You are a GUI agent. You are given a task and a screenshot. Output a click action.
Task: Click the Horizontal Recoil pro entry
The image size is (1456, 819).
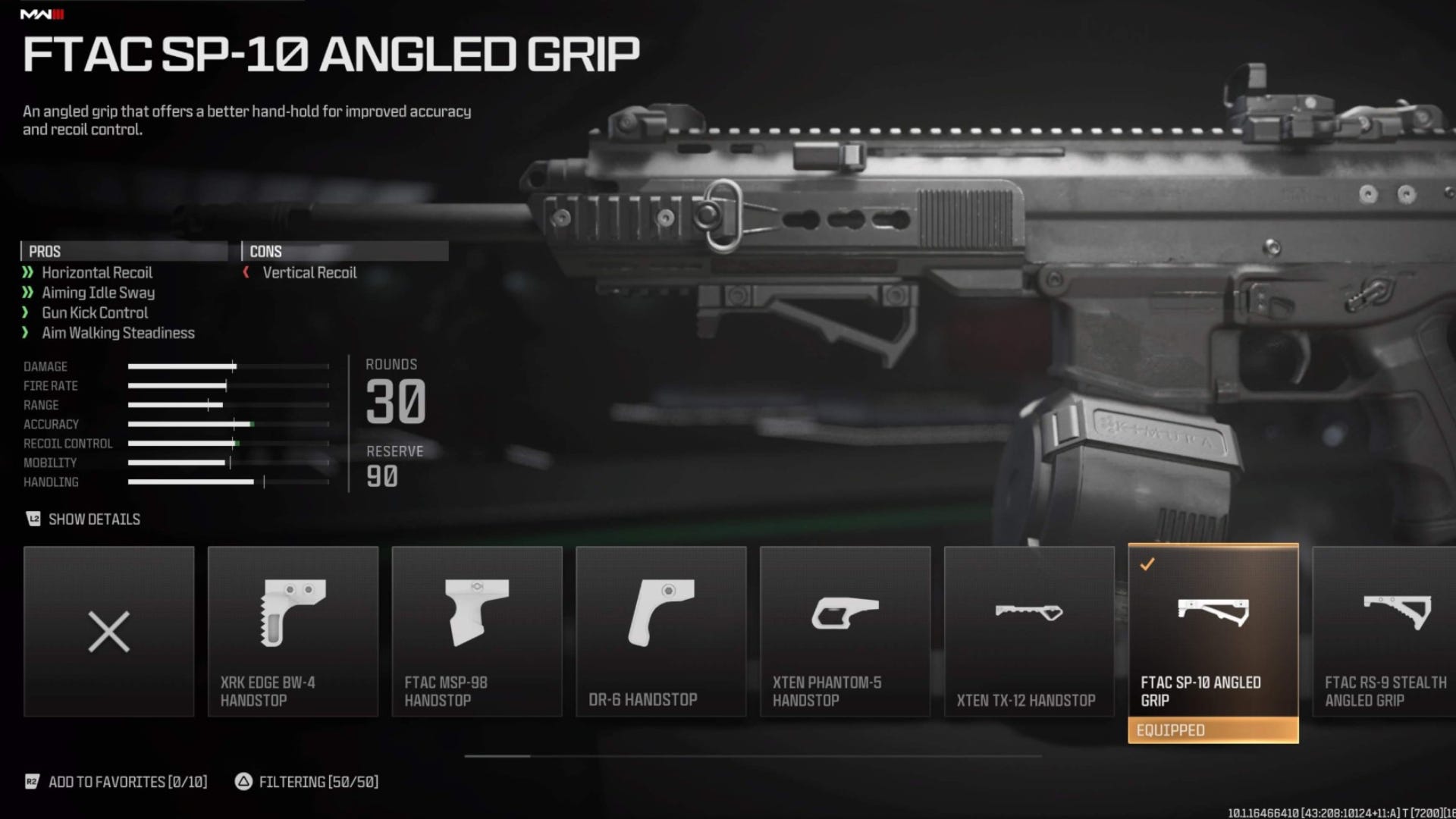tap(96, 273)
